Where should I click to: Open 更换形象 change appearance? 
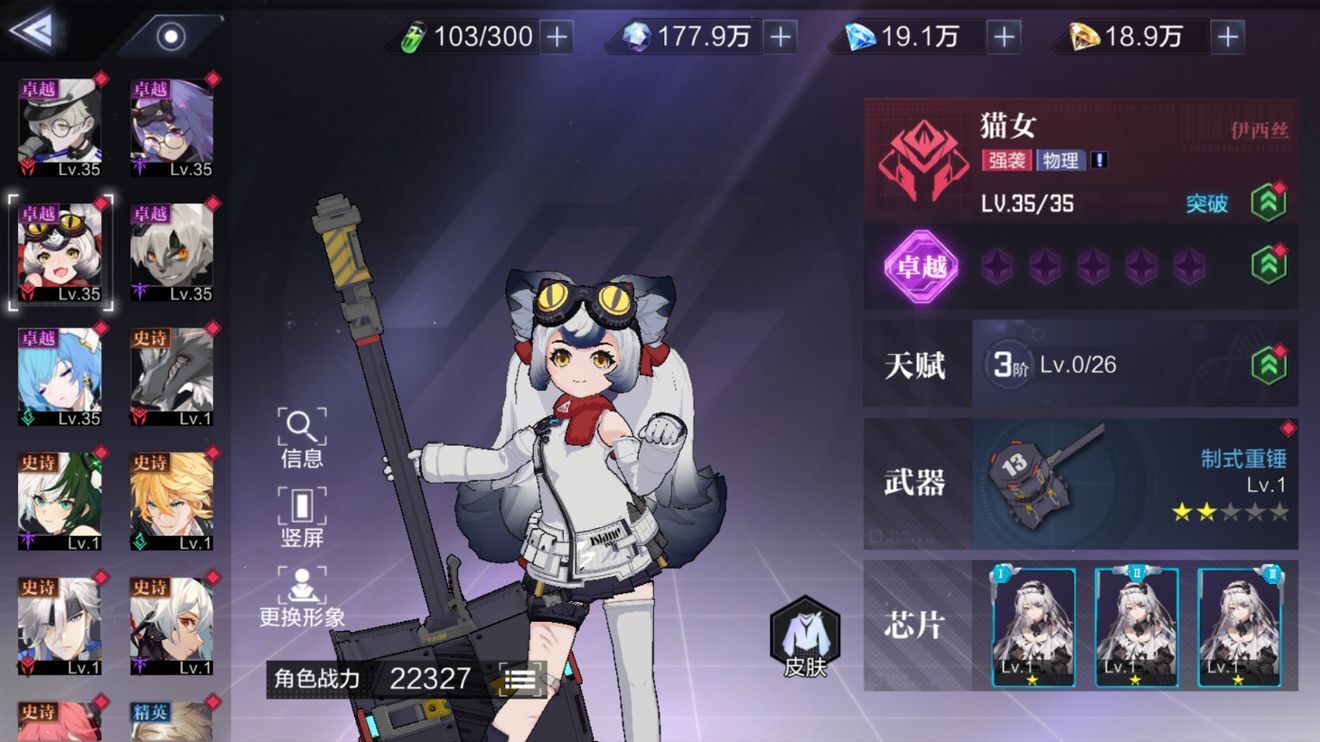coord(302,597)
